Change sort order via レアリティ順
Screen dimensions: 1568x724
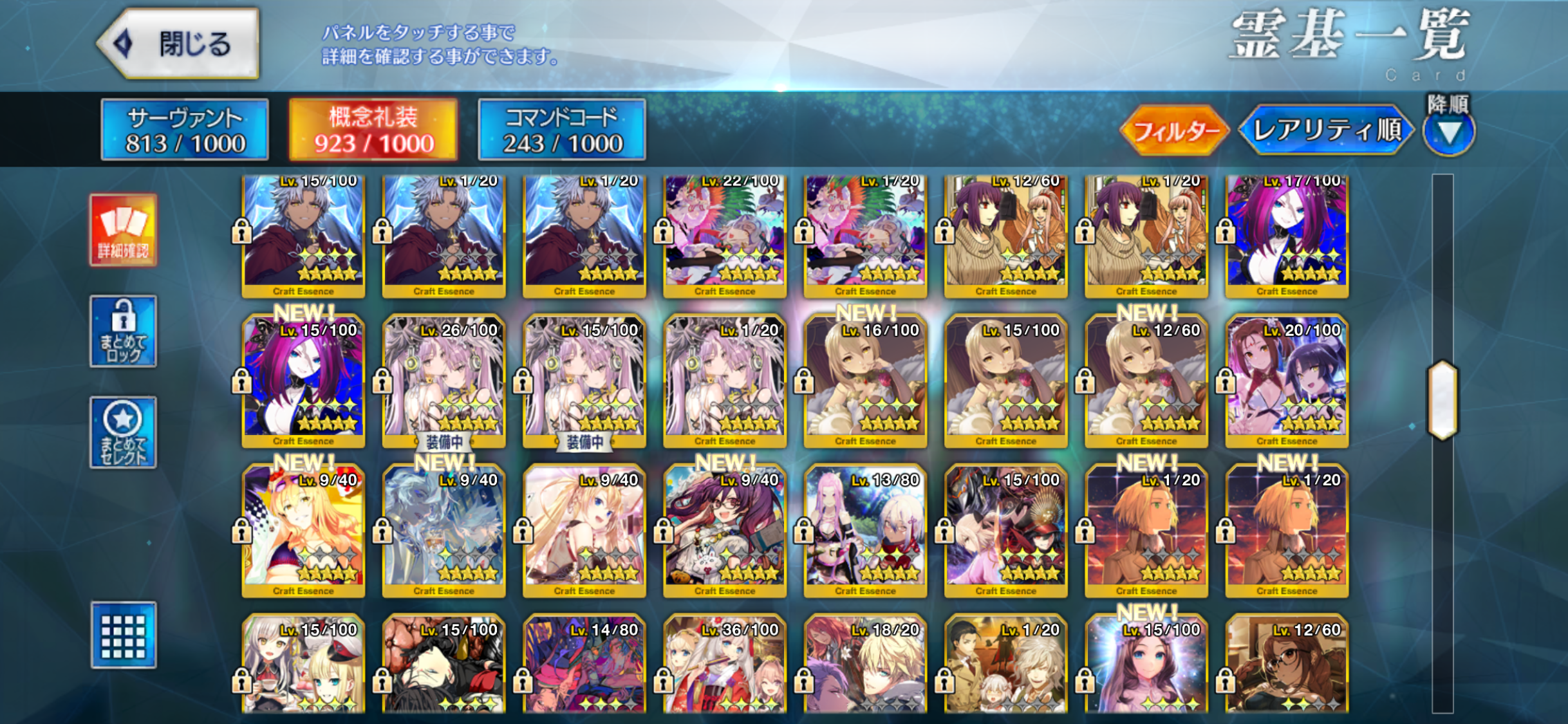[x=1326, y=131]
